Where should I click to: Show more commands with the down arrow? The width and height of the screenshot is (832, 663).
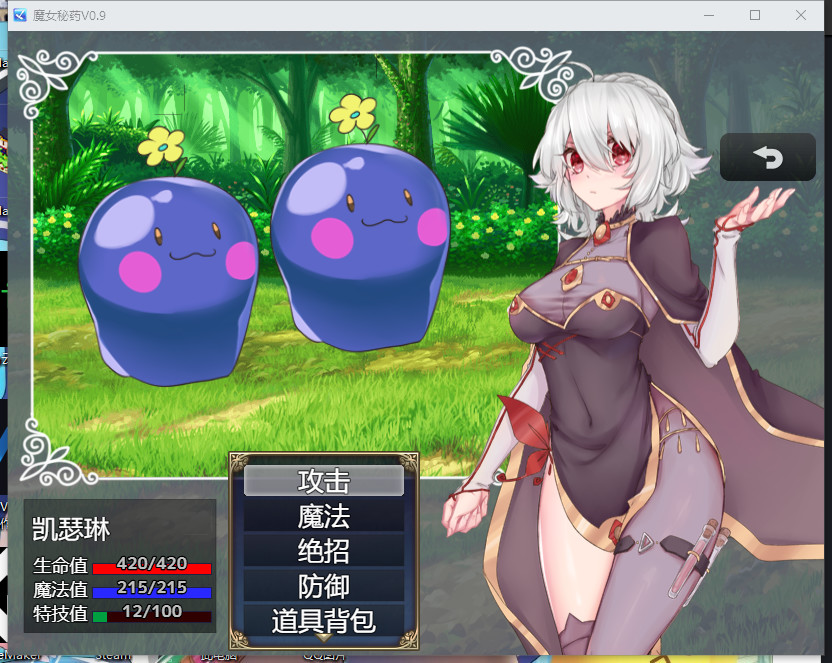click(x=323, y=637)
